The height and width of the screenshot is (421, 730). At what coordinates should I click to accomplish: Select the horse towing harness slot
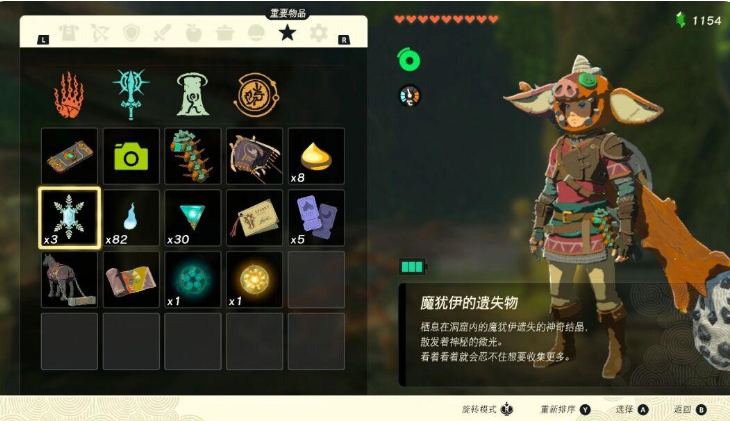[69, 279]
